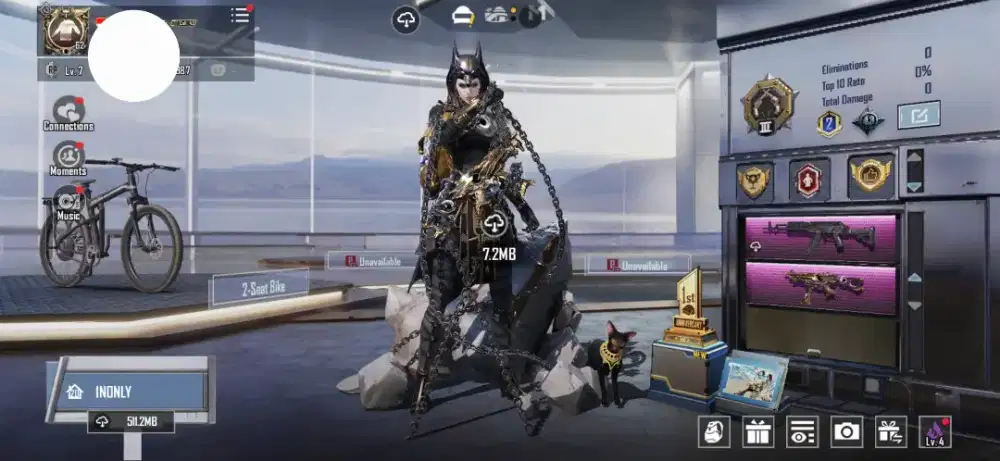Open the Lv. 4 purple icon
The height and width of the screenshot is (461, 1000).
(934, 431)
